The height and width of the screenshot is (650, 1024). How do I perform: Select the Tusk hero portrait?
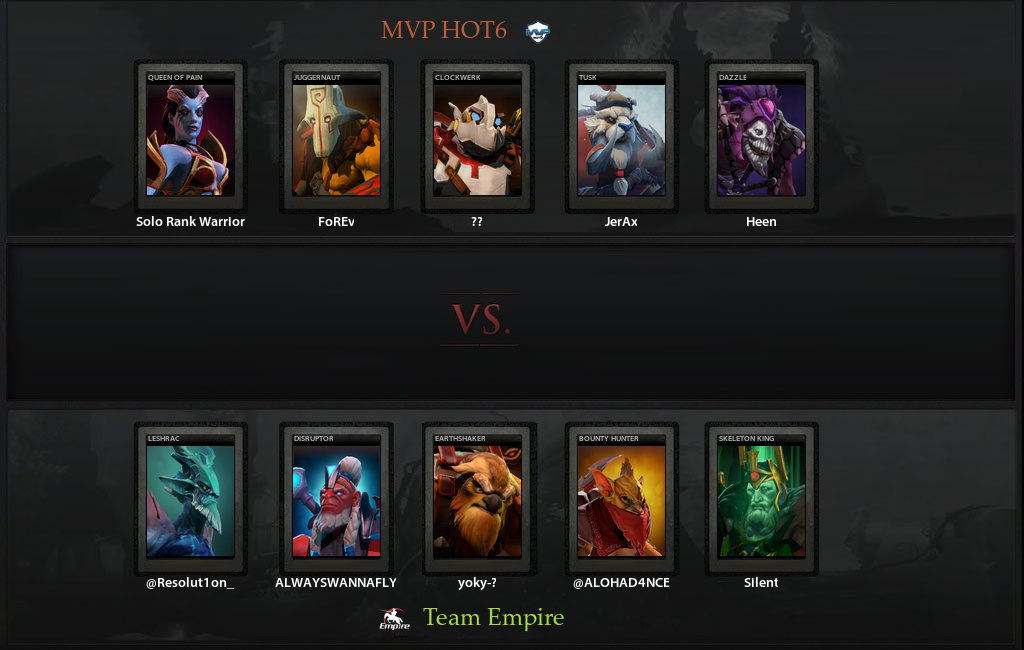[621, 138]
